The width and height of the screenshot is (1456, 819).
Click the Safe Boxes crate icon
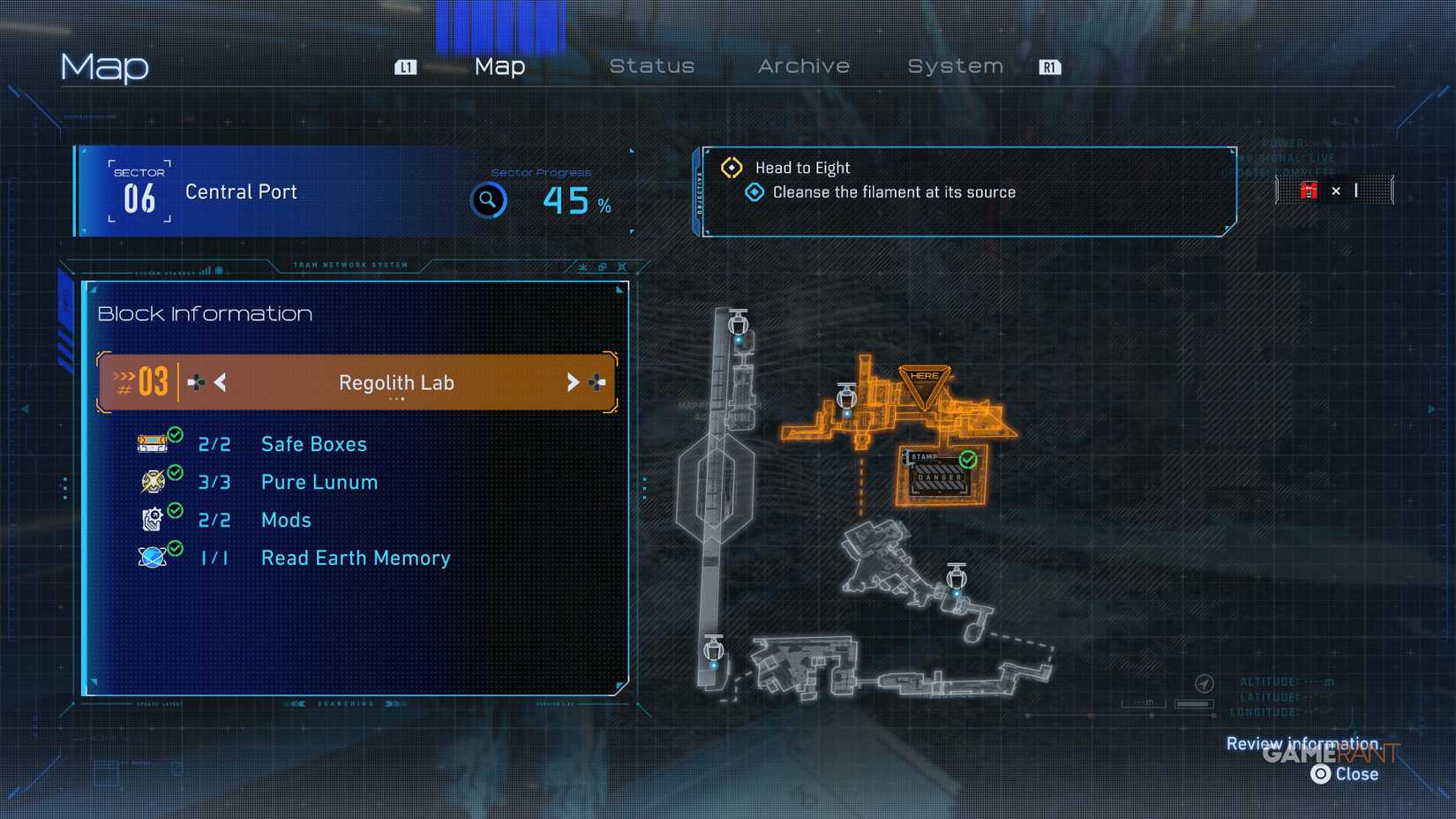click(153, 444)
